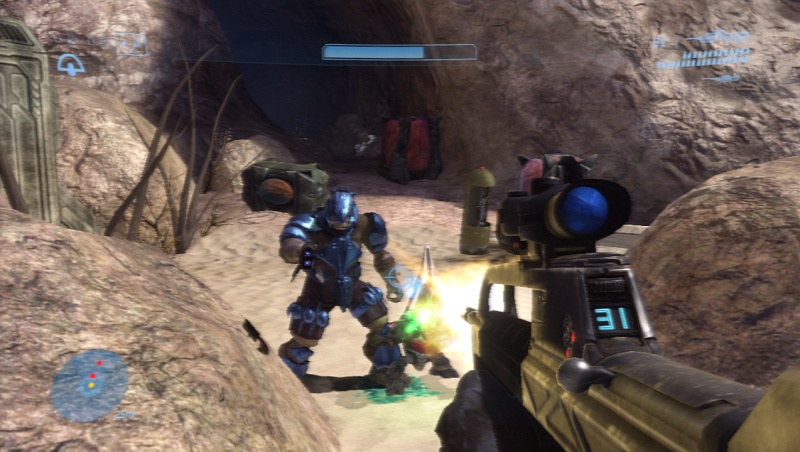Screen dimensions: 800x452
Task: Click the motion tracker radar
Action: (90, 385)
